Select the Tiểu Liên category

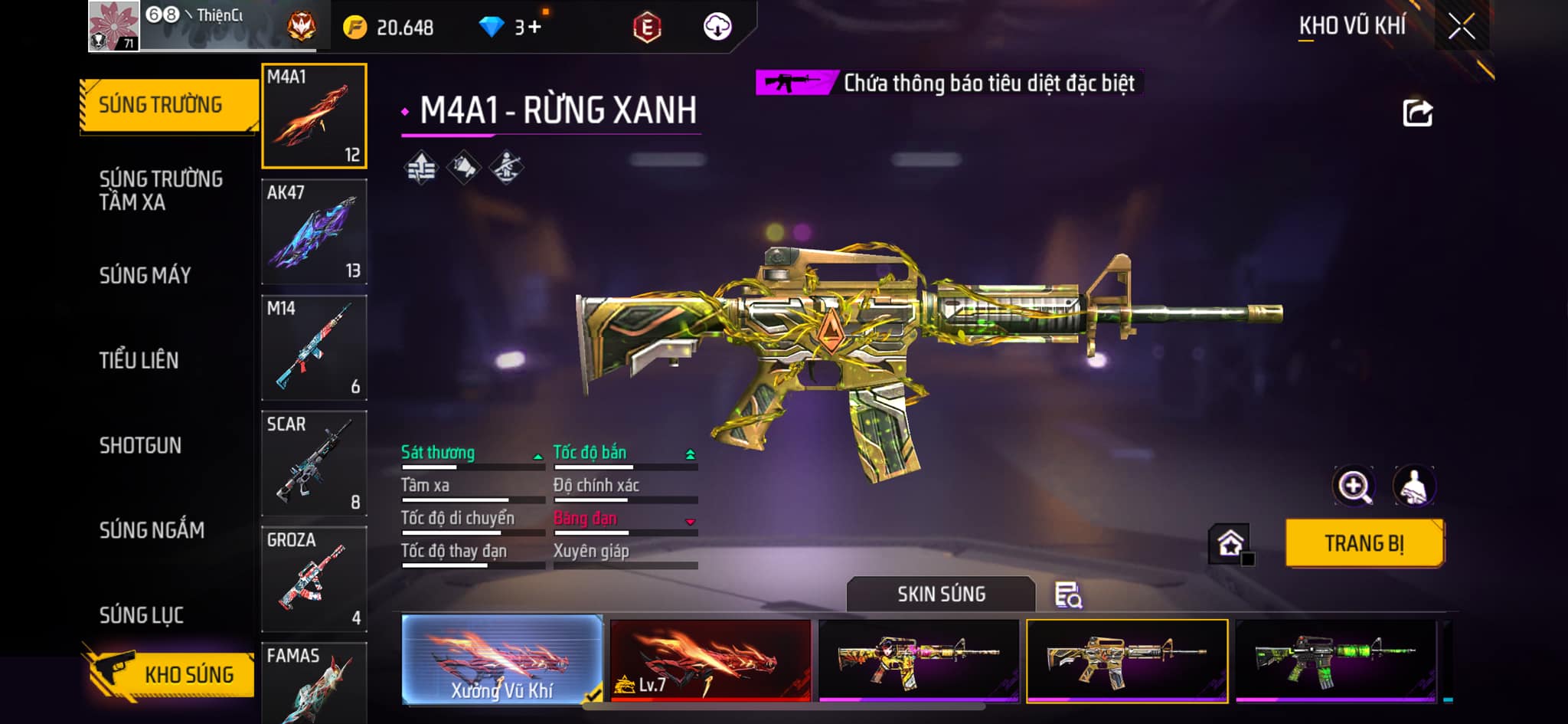pyautogui.click(x=139, y=360)
